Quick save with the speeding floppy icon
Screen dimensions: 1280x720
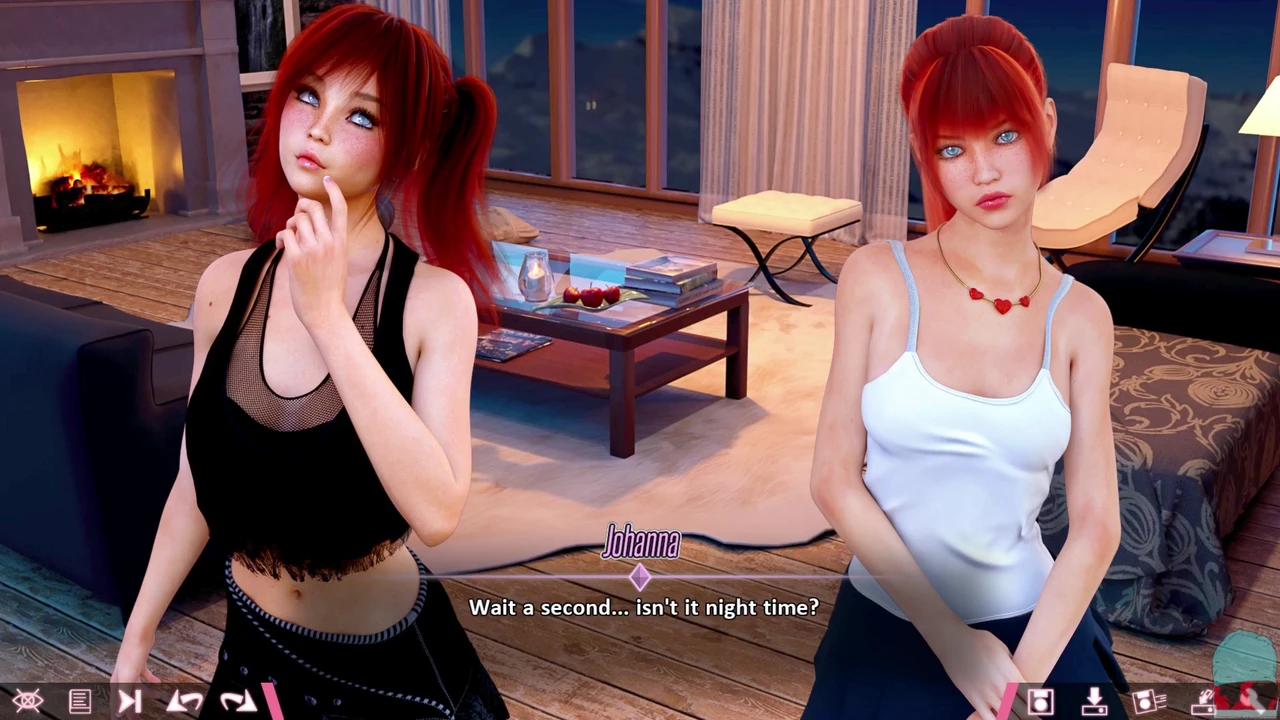[1148, 701]
